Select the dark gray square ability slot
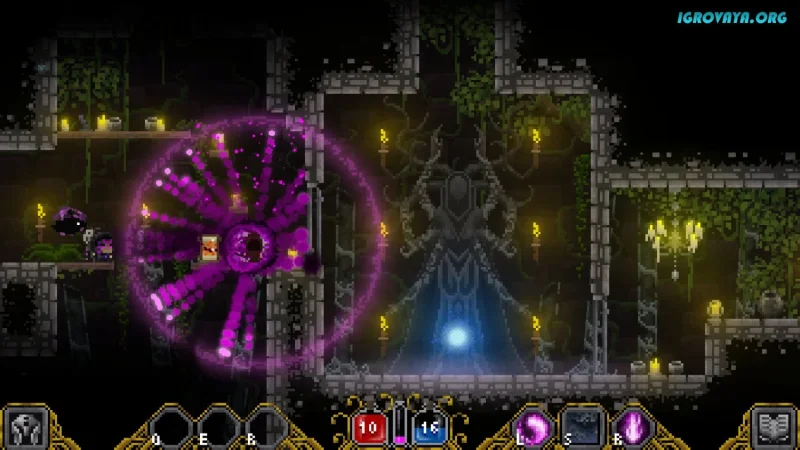The height and width of the screenshot is (450, 800). pos(581,427)
